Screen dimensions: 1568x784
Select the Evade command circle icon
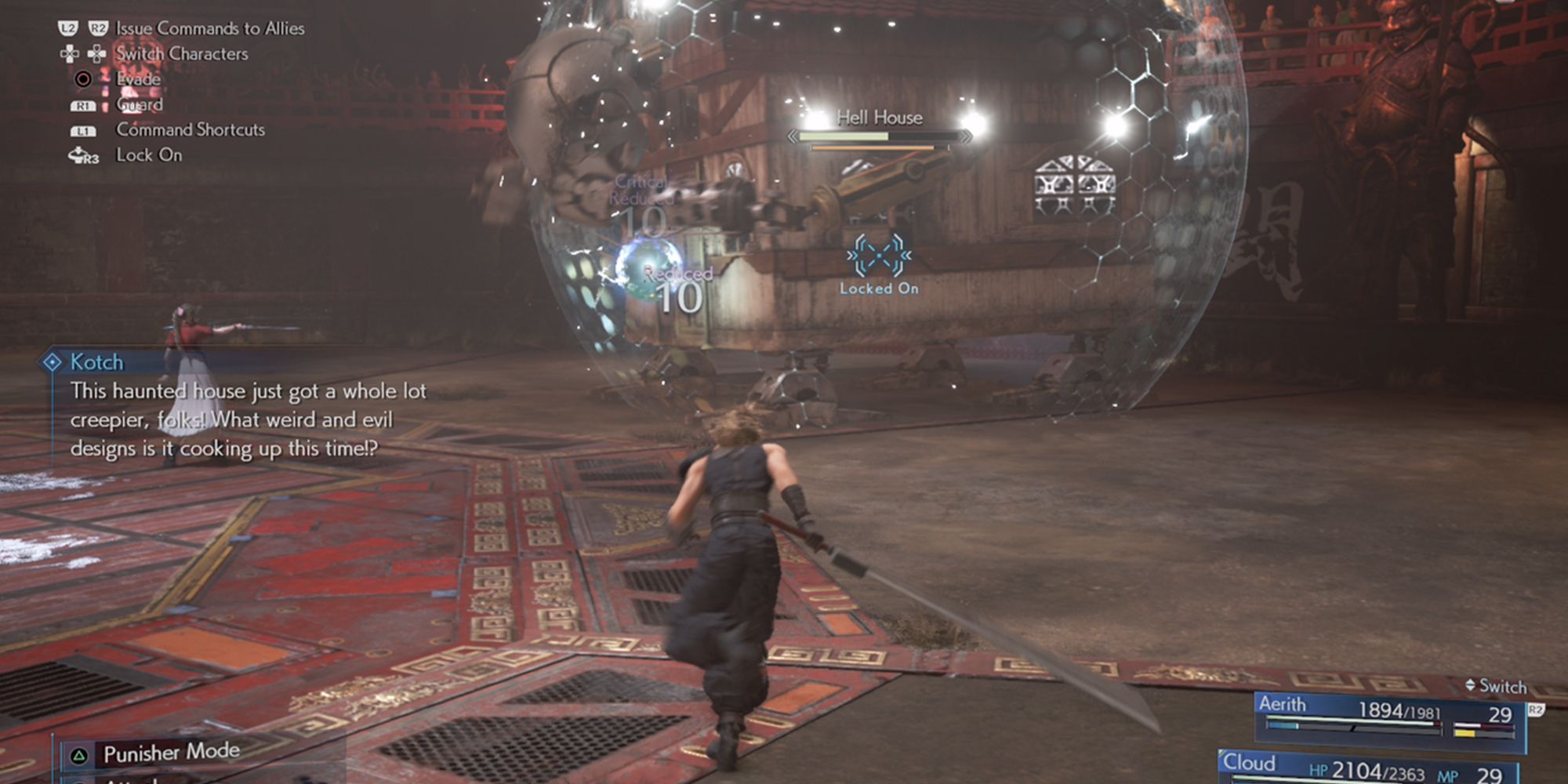[85, 78]
